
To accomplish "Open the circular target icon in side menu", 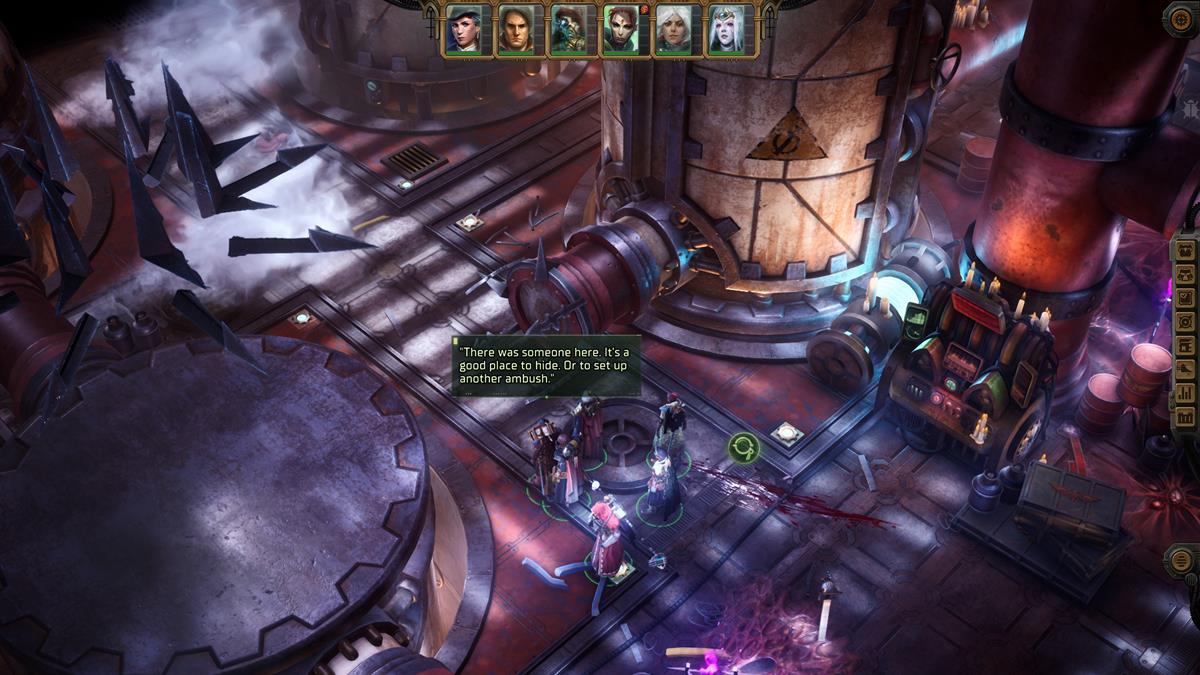I will (x=1186, y=321).
